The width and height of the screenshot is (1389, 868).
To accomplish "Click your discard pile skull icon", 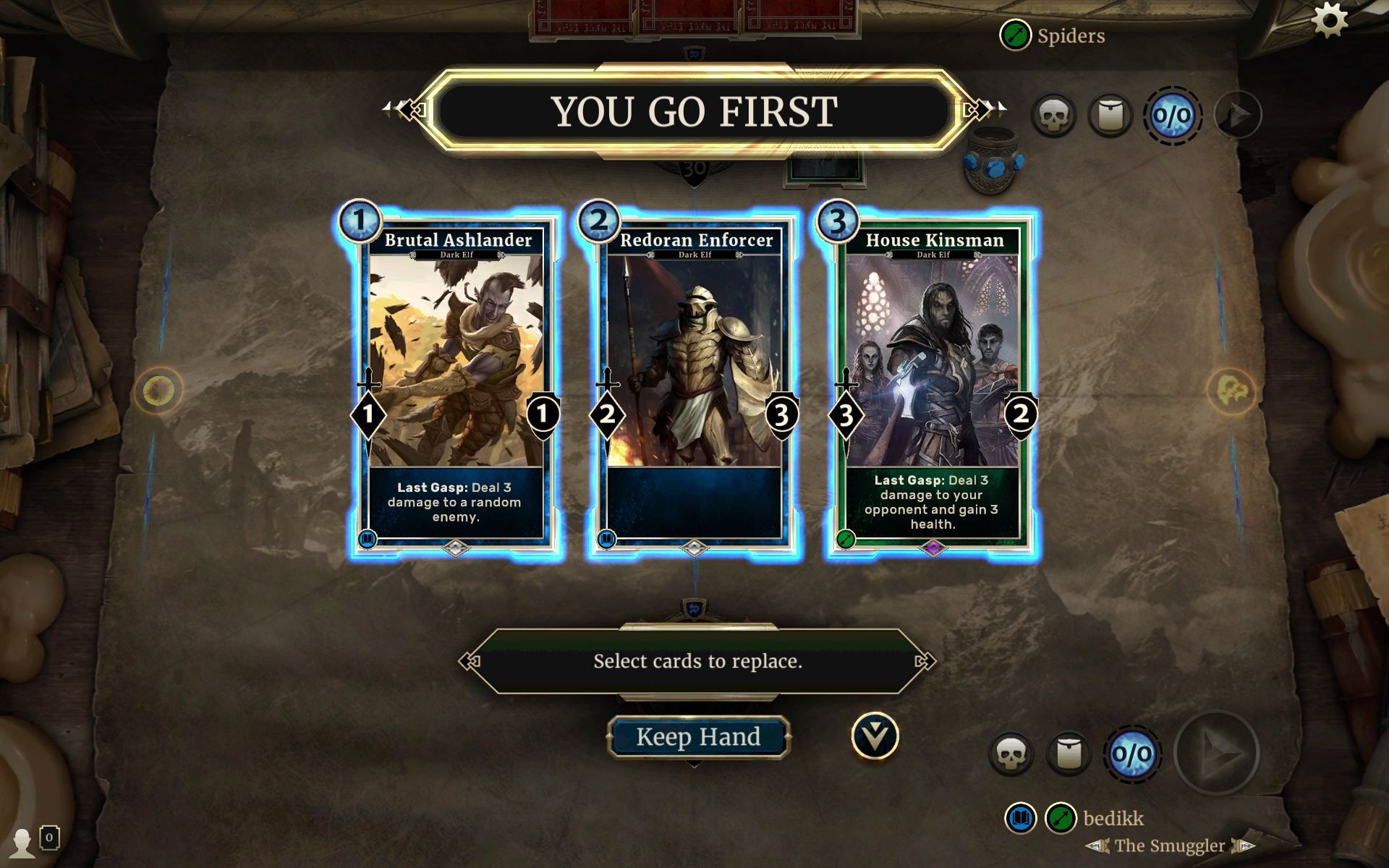I will pos(1014,753).
